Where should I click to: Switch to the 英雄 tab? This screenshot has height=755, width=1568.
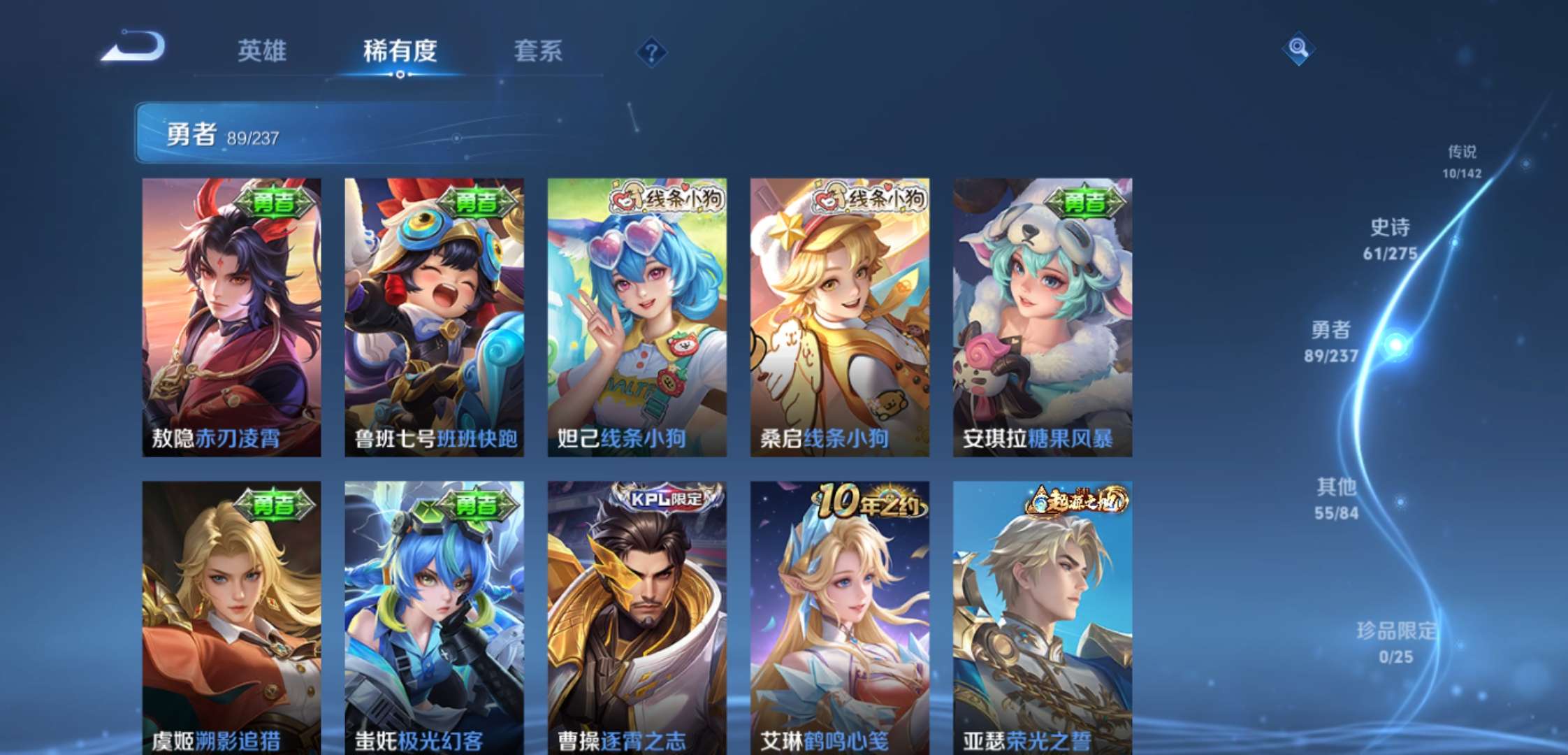[264, 52]
